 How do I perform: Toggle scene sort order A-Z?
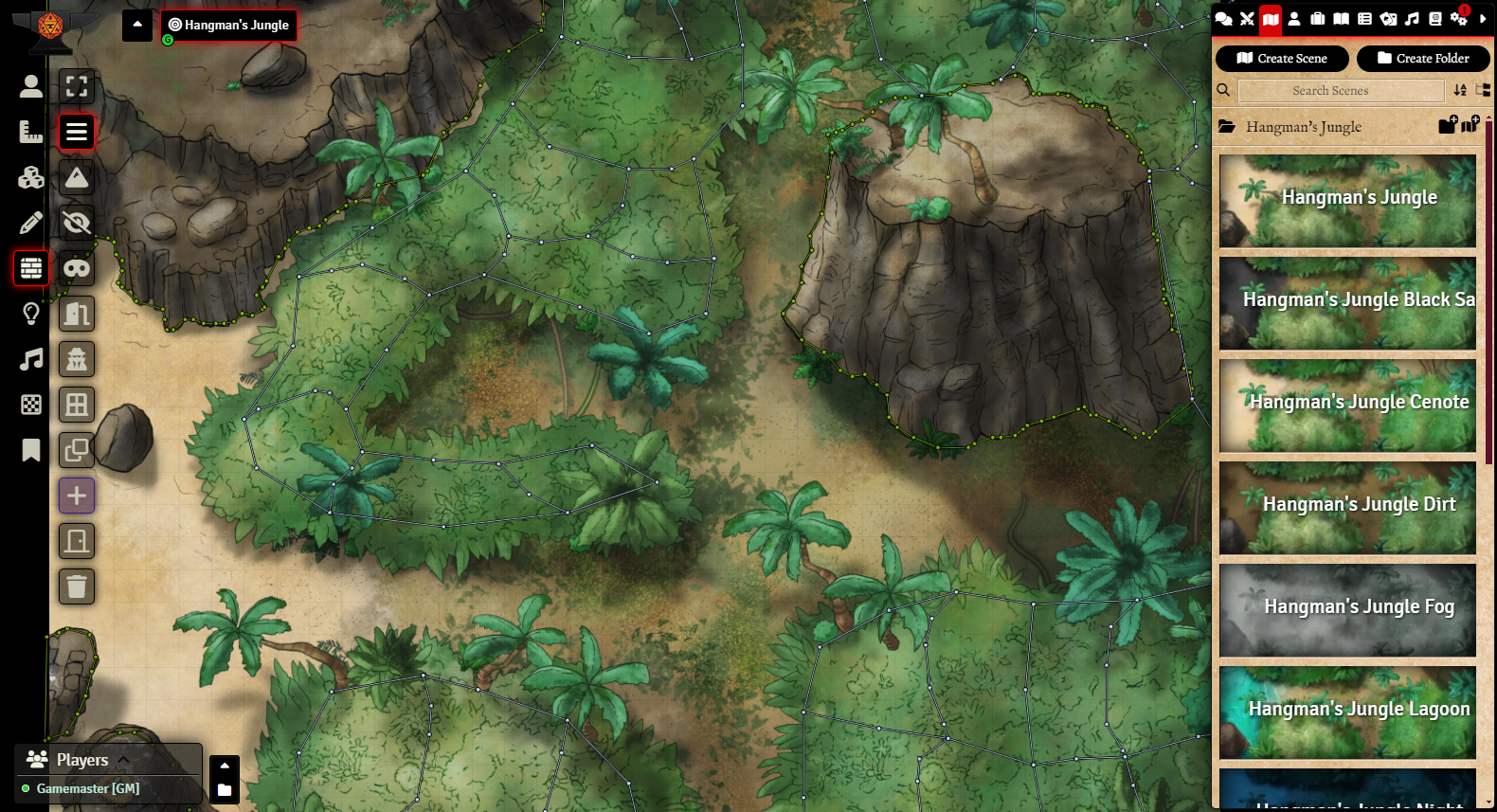pos(1460,91)
